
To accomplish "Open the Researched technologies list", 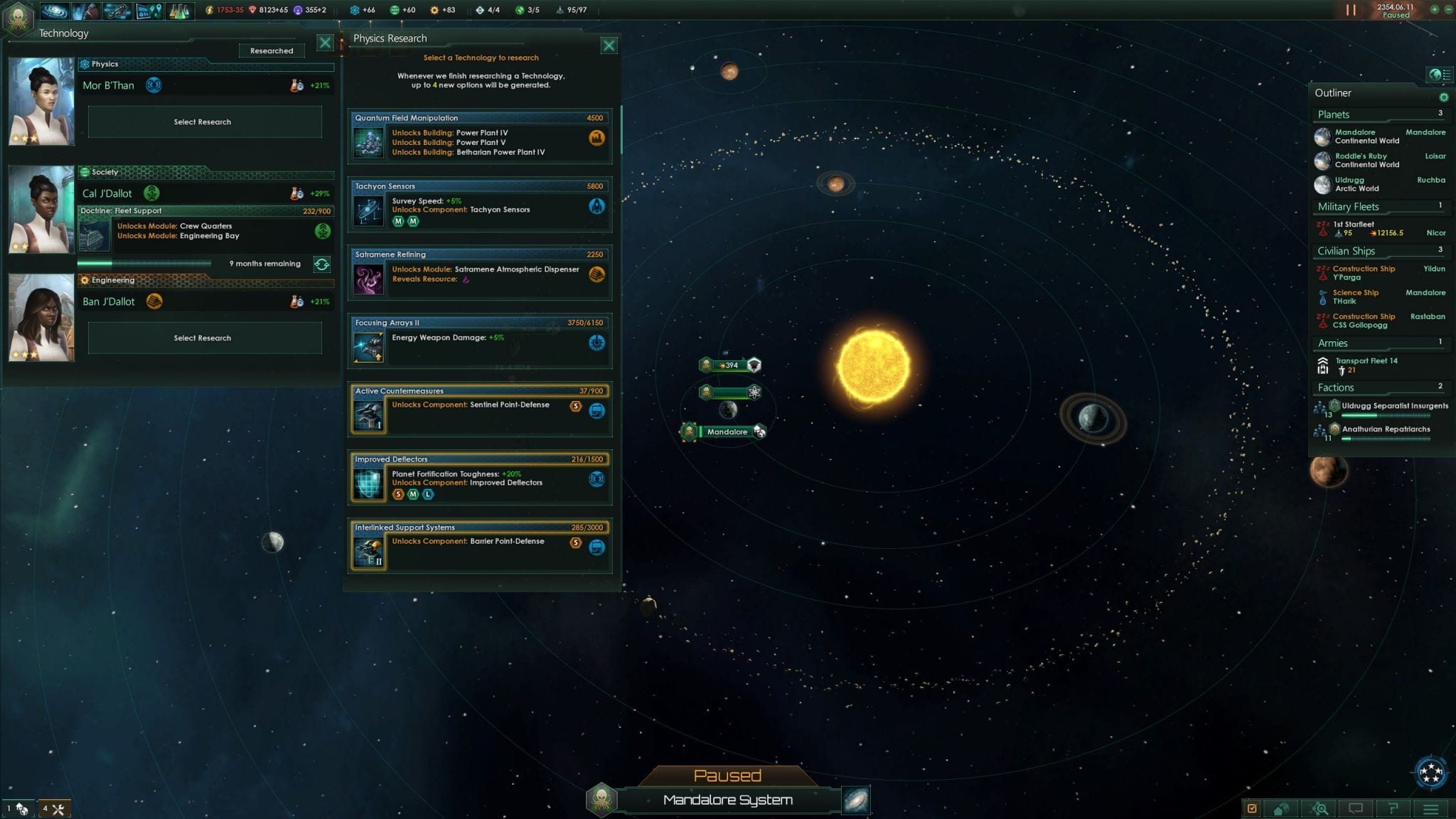I will tap(272, 50).
